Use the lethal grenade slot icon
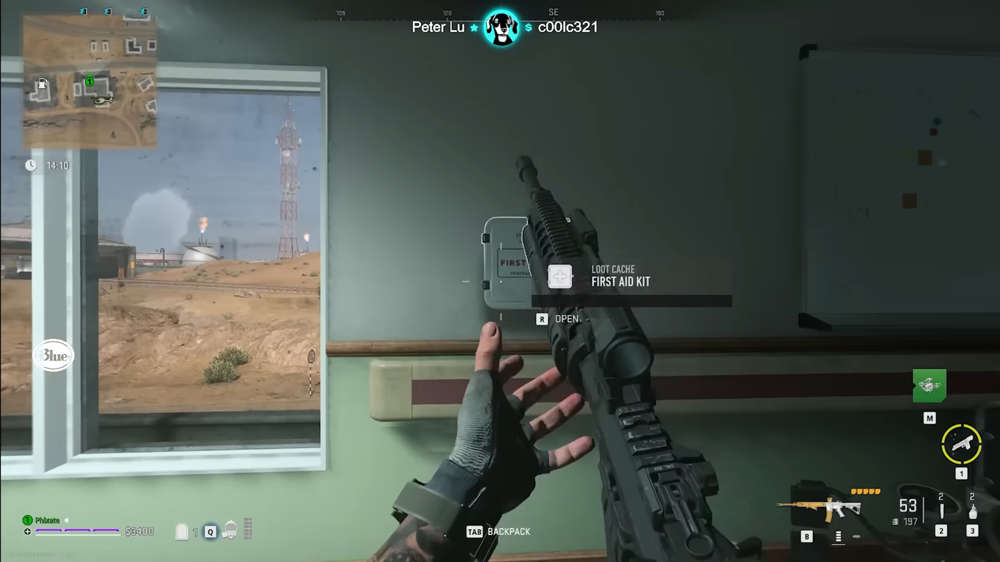Screen dimensions: 1000x562 click(972, 512)
